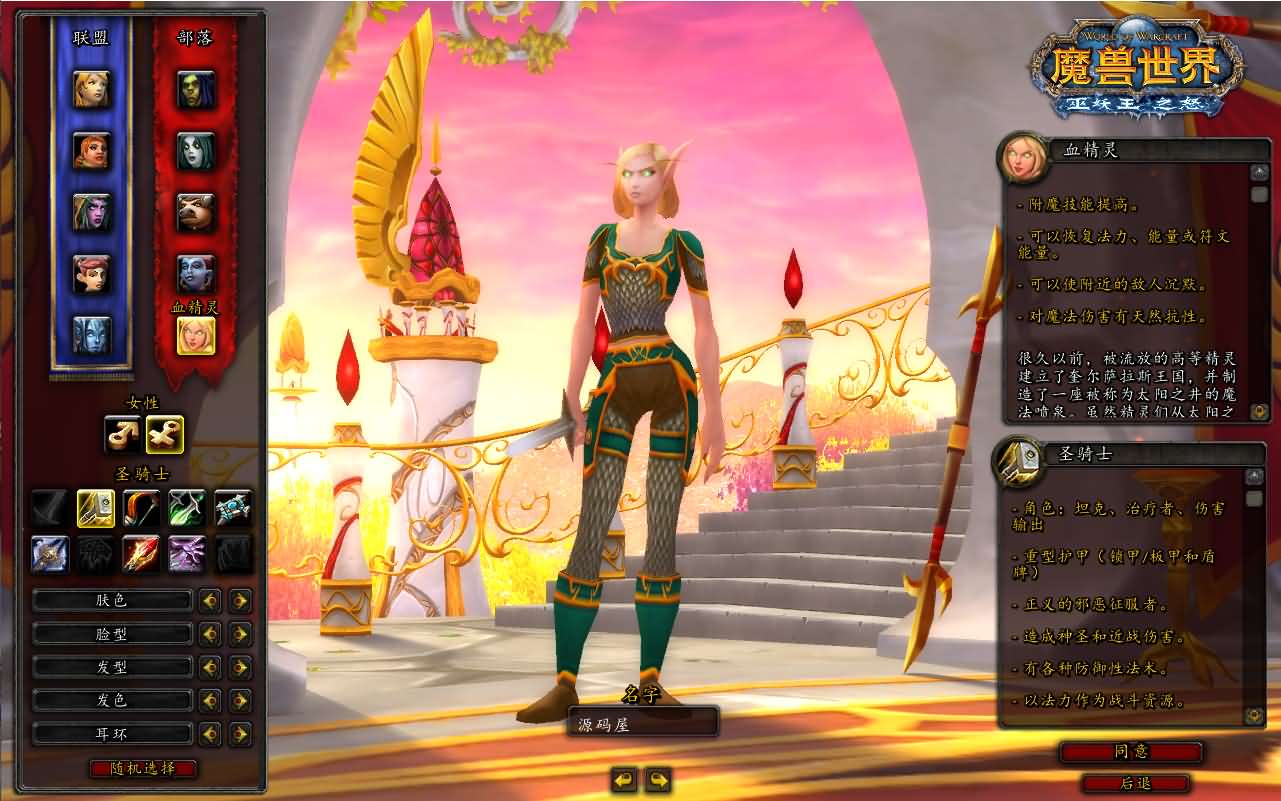Click next arrow for 肤色 skin color
Viewport: 1281px width, 801px height.
click(x=240, y=601)
